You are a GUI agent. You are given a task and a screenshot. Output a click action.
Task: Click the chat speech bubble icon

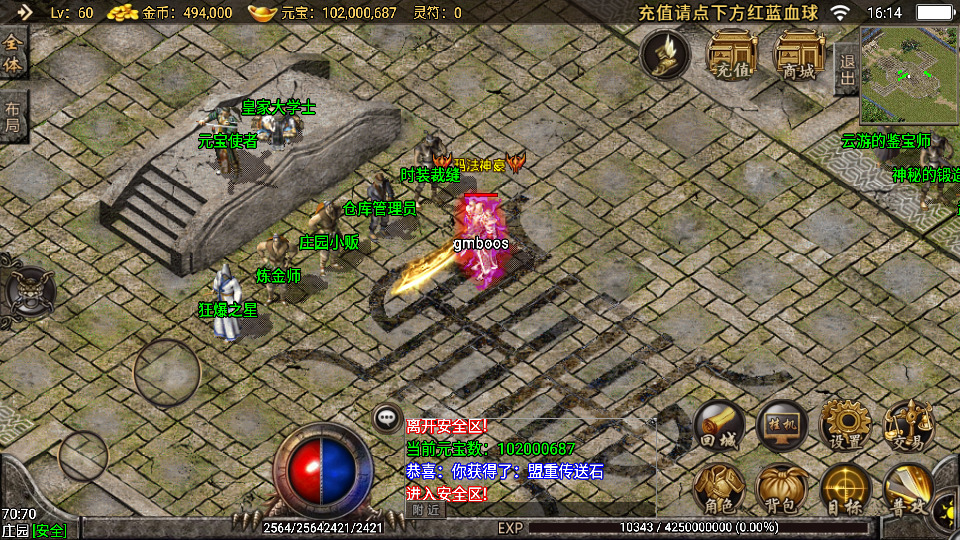(387, 419)
